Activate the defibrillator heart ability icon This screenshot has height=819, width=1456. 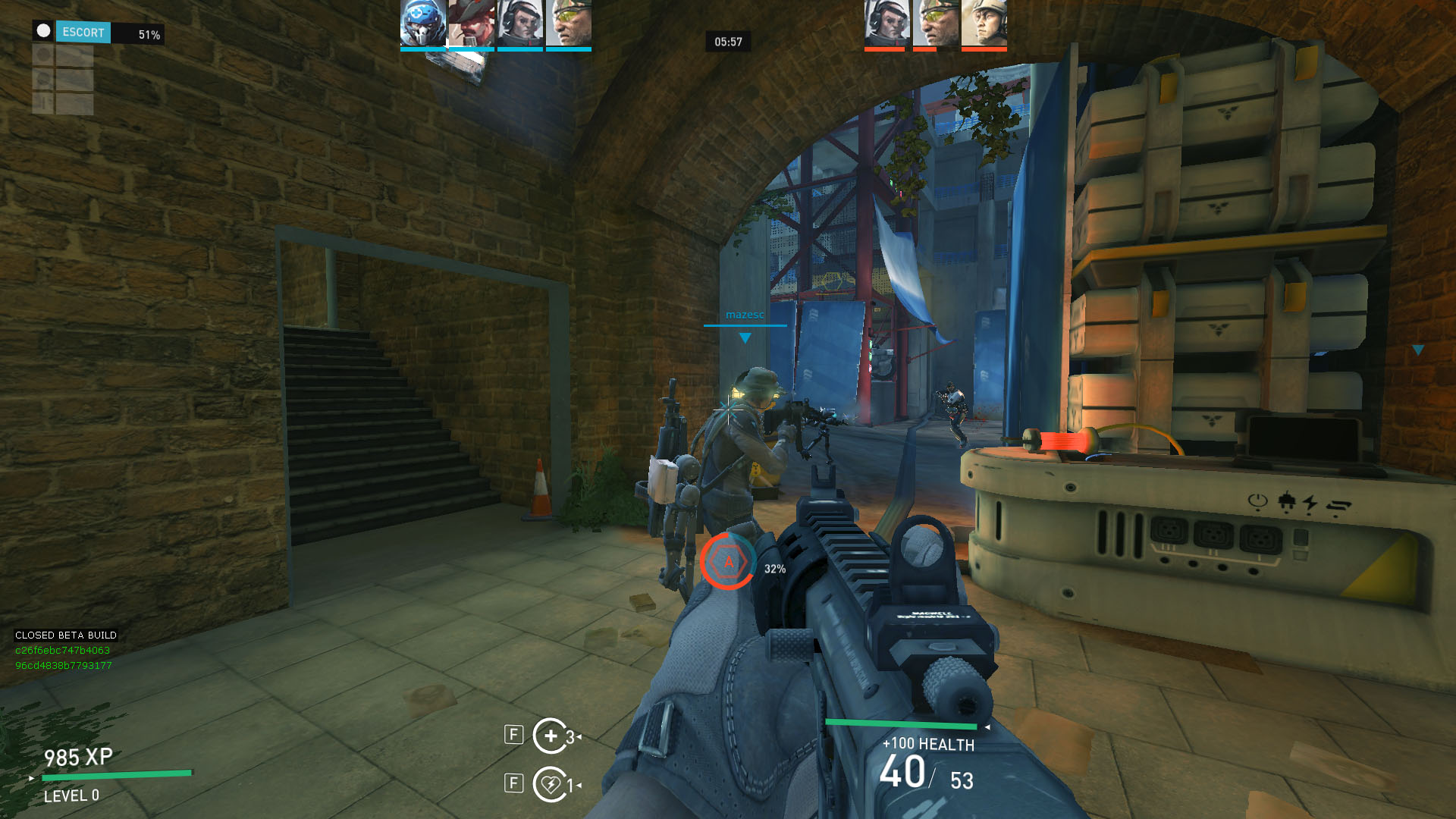(551, 784)
